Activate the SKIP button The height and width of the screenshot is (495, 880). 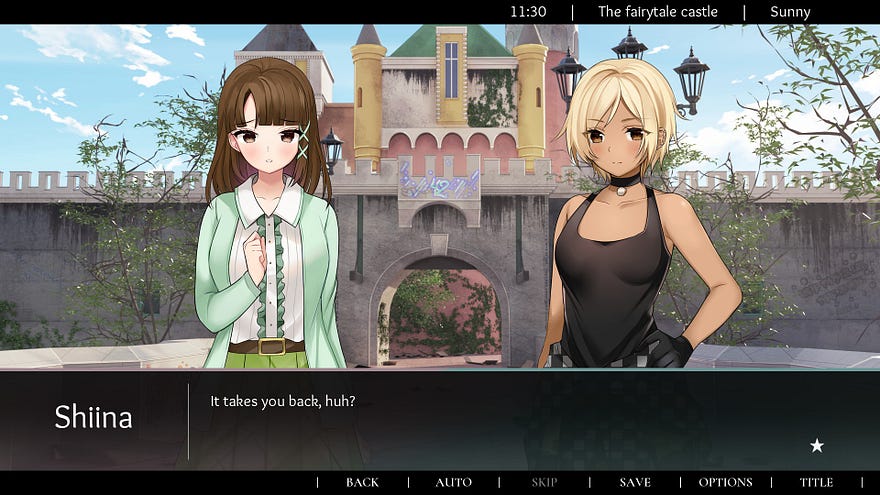(544, 482)
